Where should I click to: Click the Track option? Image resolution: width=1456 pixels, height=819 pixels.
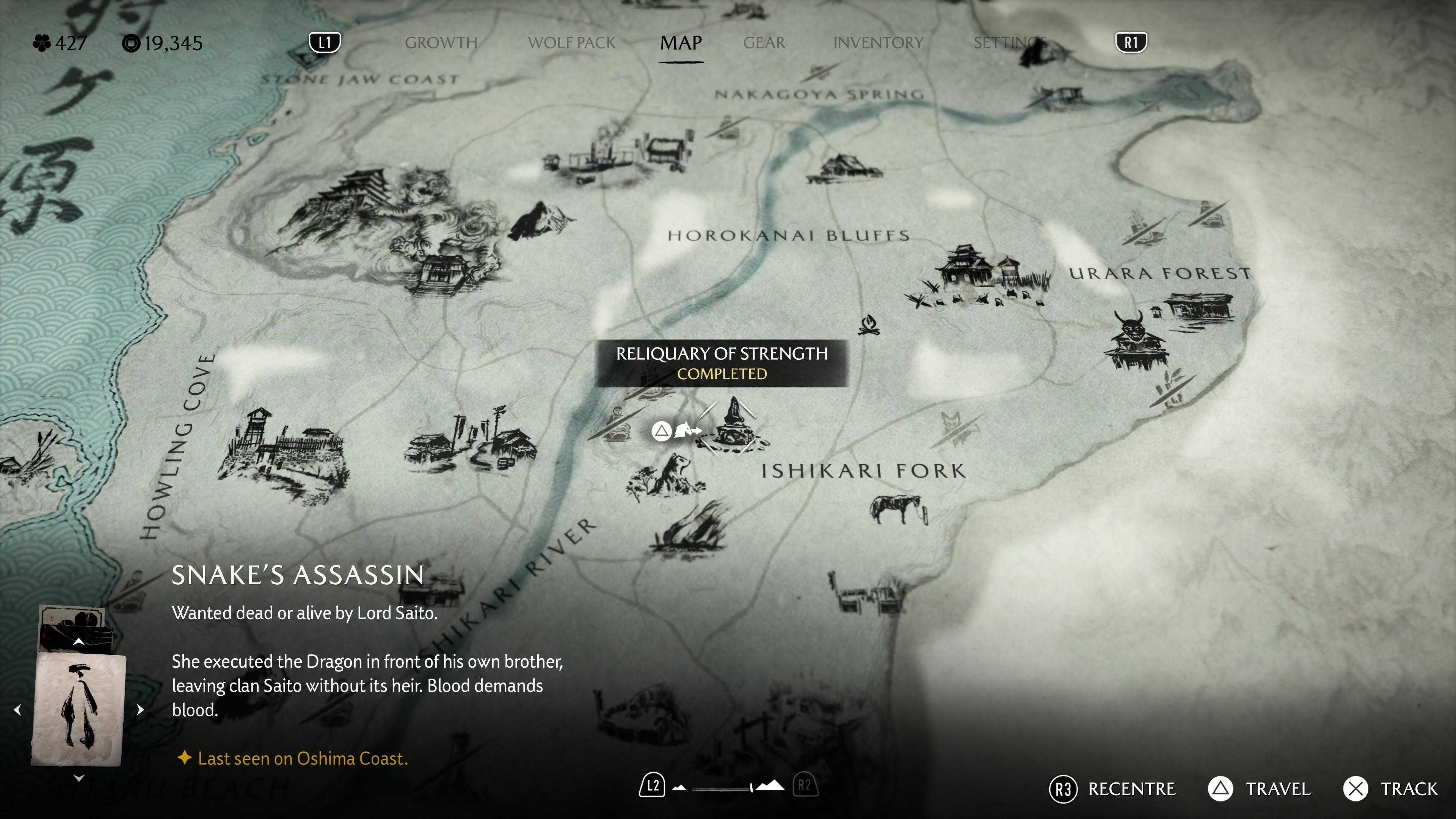point(1391,789)
